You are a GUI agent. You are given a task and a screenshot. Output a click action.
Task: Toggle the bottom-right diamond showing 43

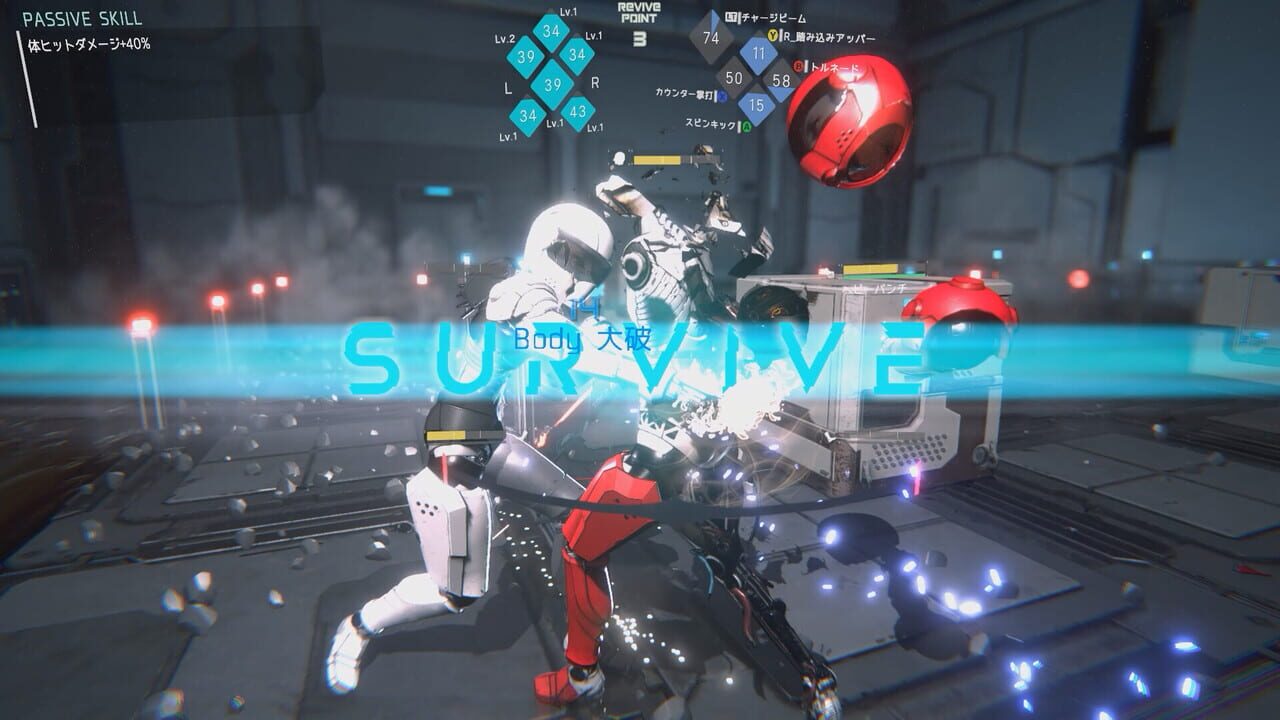578,111
